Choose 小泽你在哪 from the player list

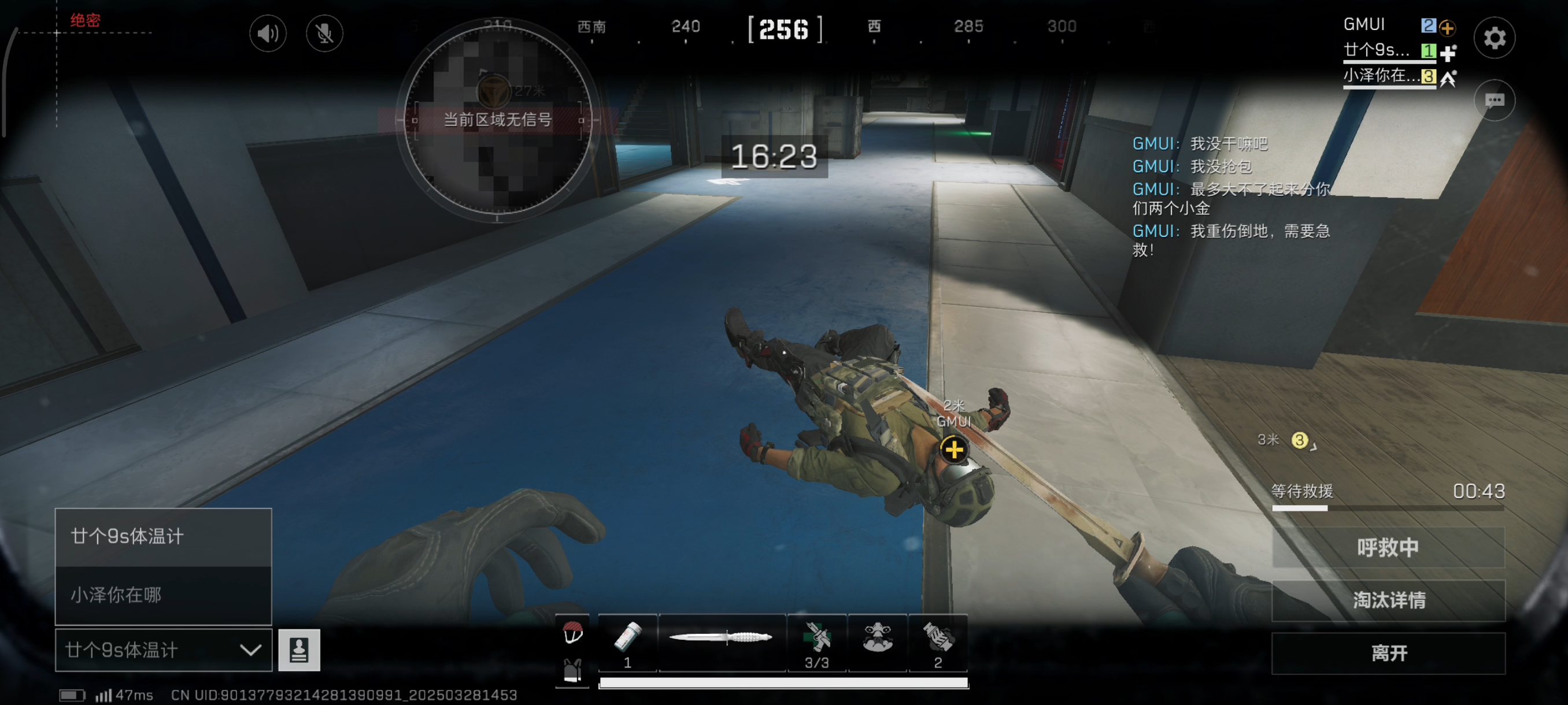163,594
